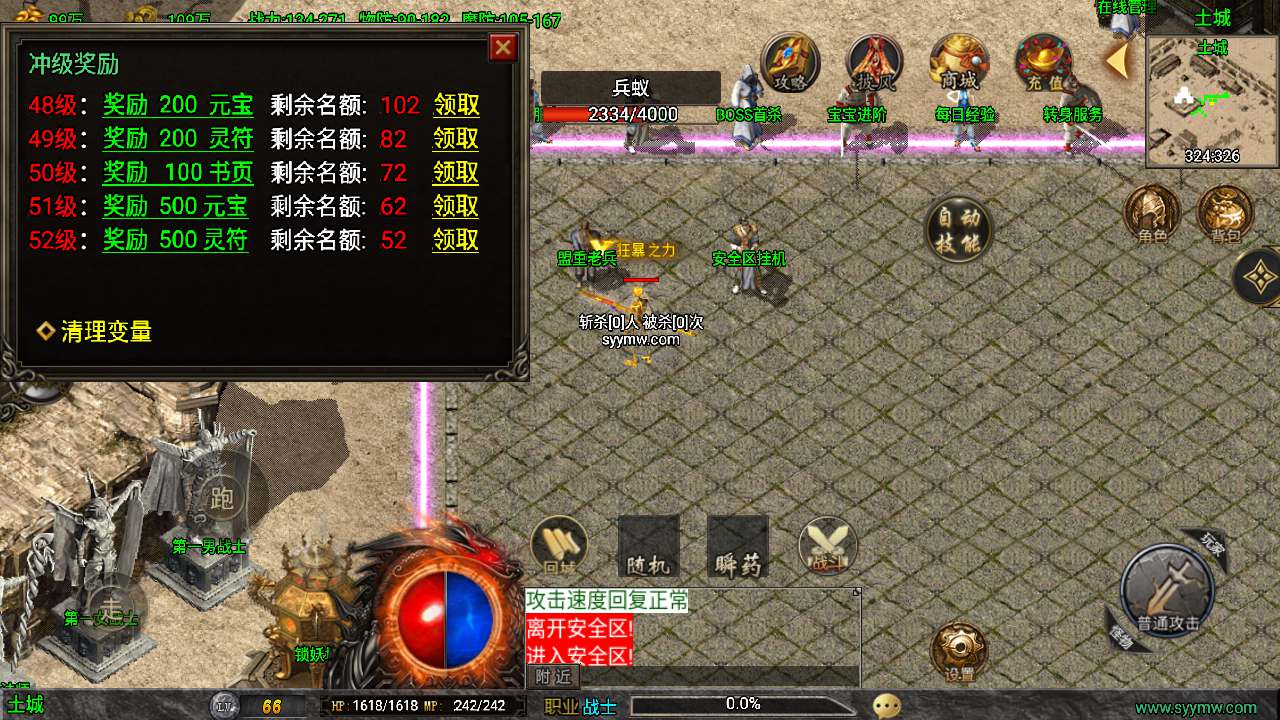Open the 披风 cloak menu

point(875,63)
